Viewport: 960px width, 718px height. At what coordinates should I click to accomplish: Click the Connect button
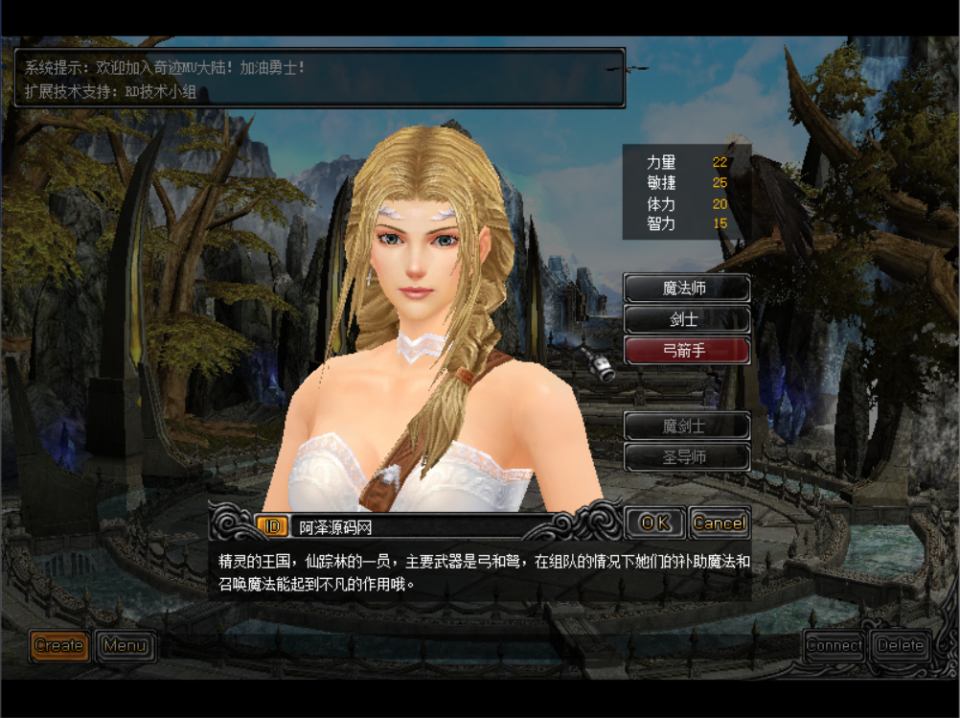(x=834, y=645)
